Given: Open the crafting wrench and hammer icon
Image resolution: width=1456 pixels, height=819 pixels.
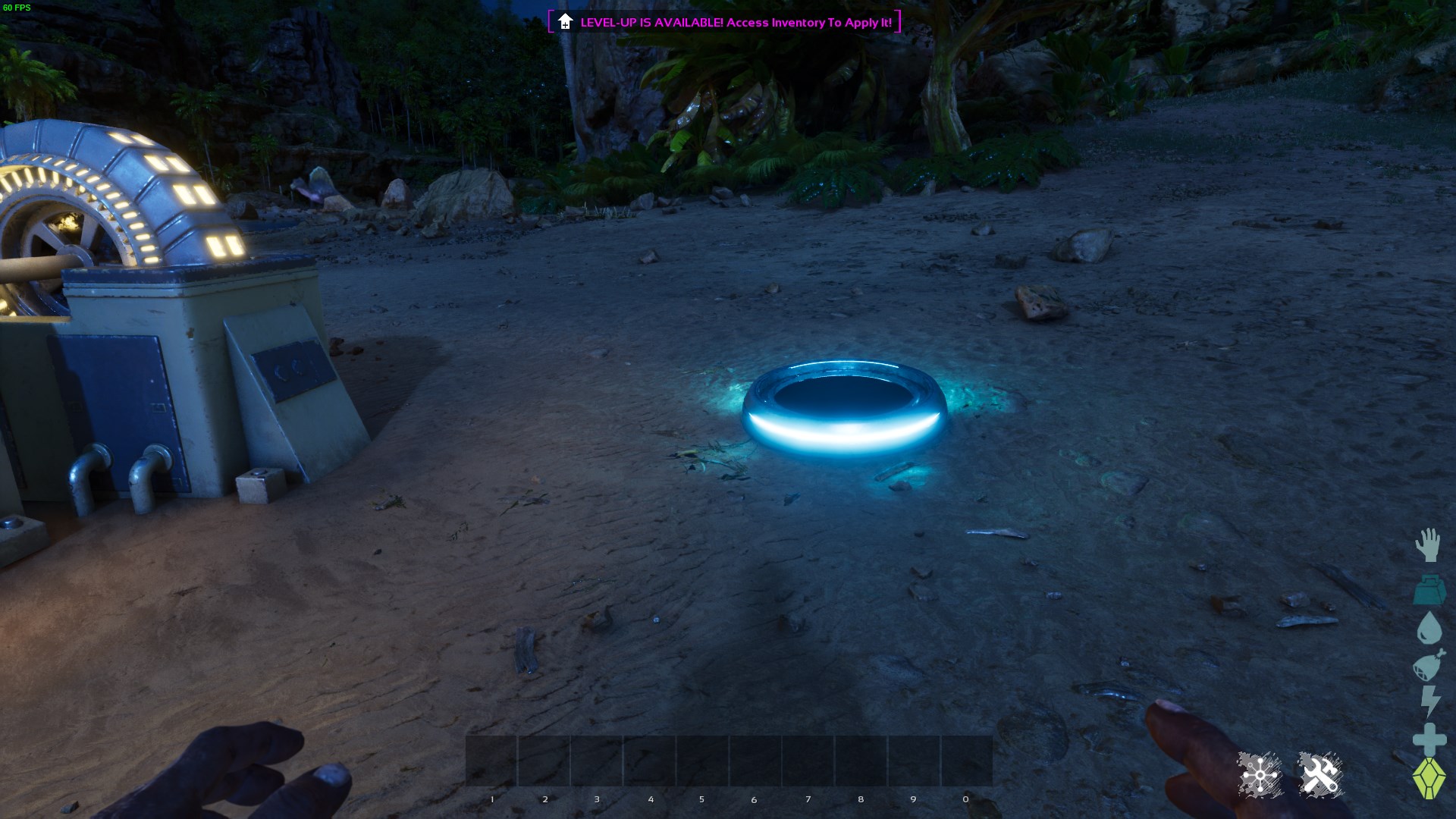Looking at the screenshot, I should [x=1321, y=774].
